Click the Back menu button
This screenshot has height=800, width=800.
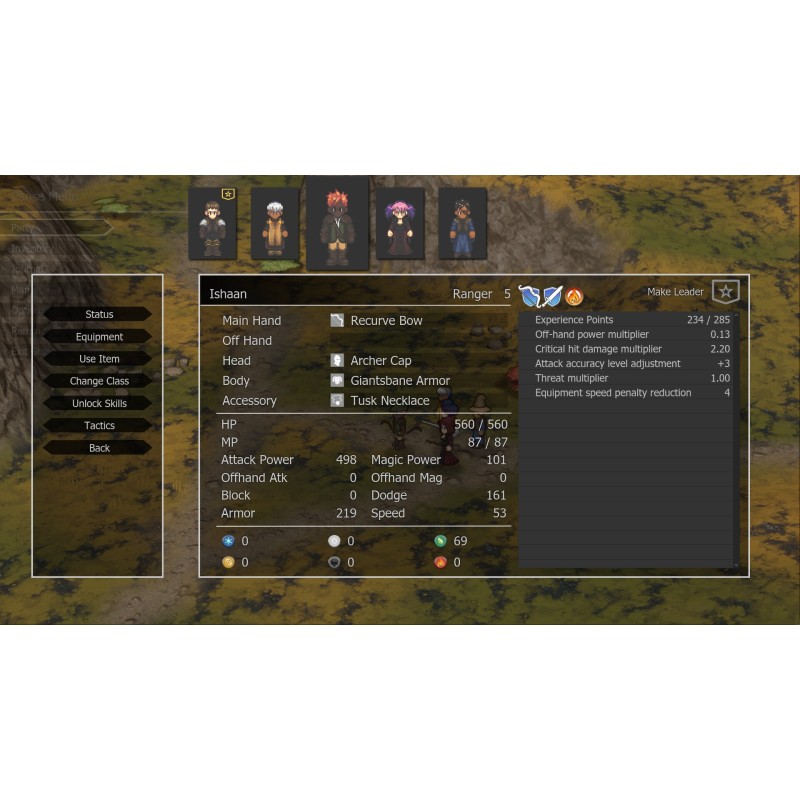[98, 448]
